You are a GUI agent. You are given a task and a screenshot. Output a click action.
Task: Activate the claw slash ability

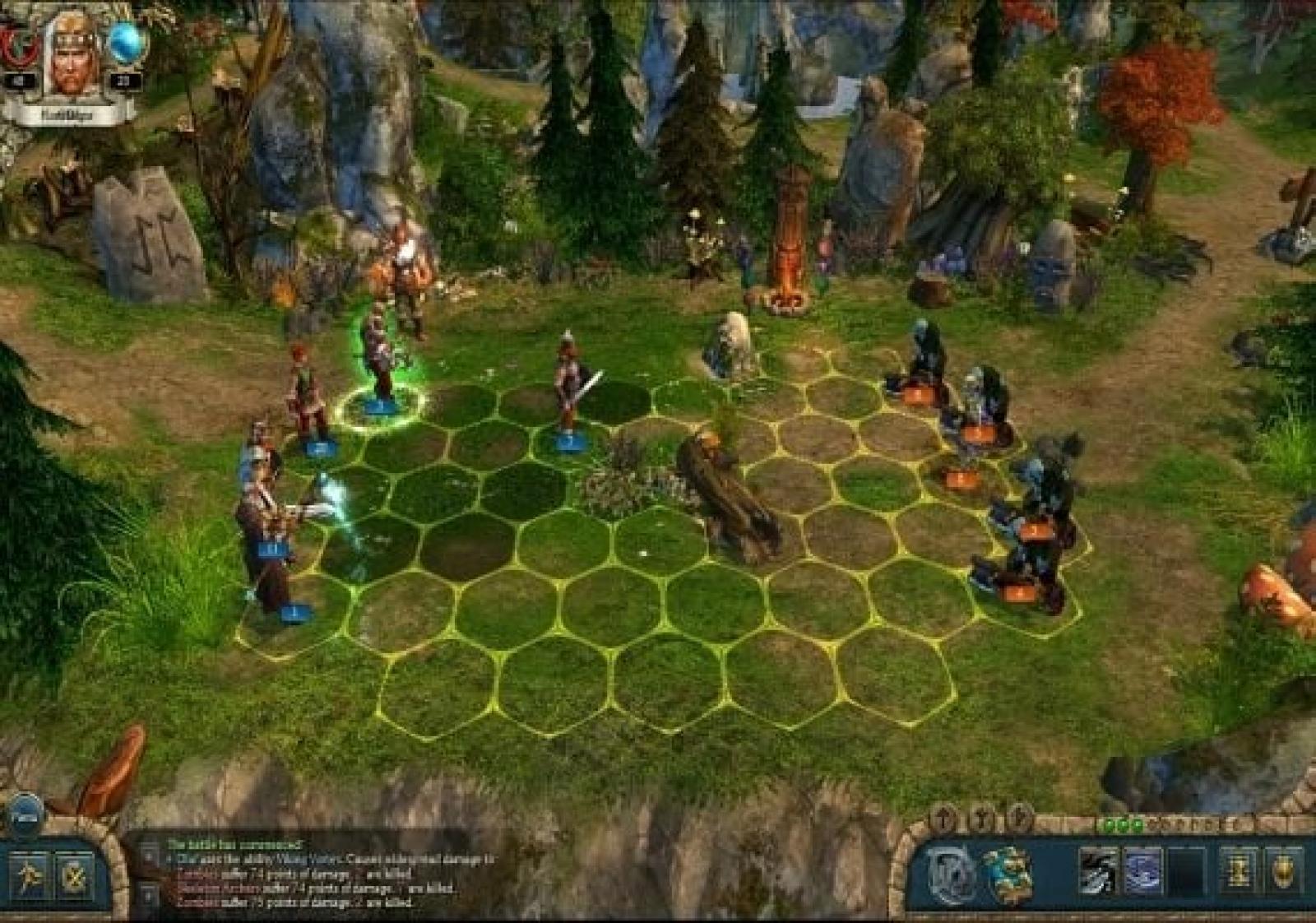(1098, 872)
